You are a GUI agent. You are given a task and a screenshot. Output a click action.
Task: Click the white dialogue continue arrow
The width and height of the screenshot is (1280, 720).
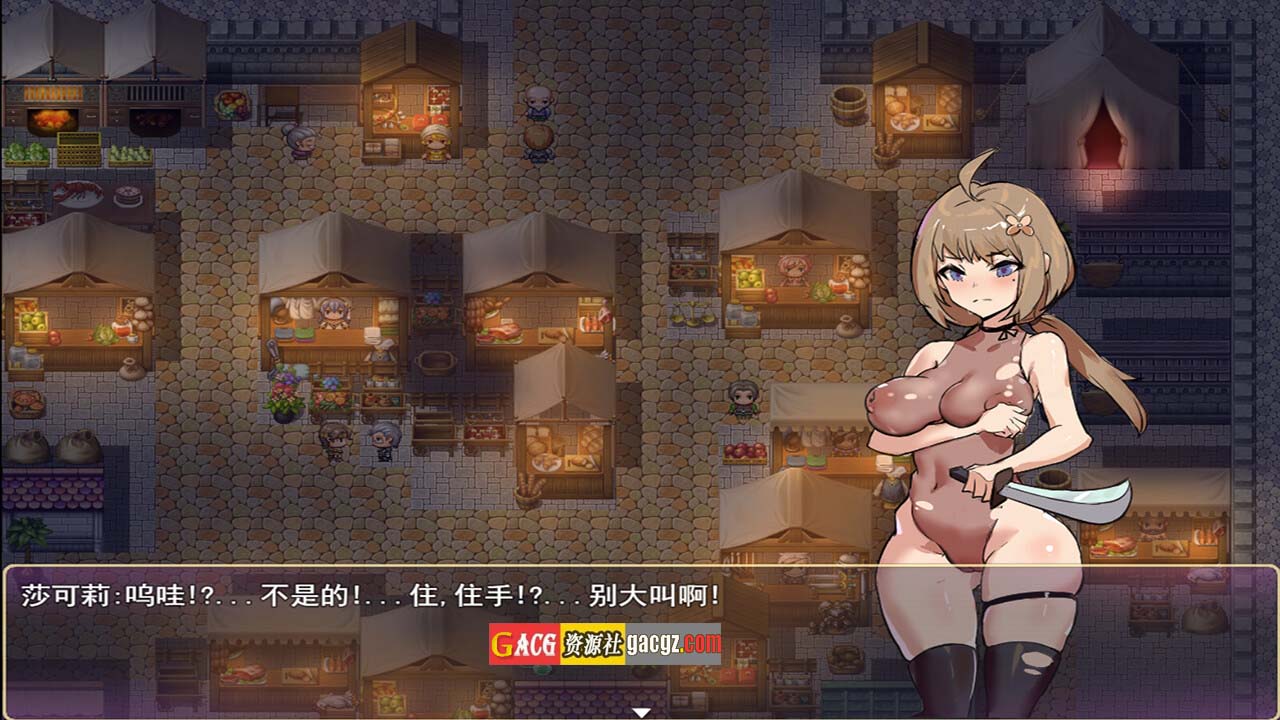coord(641,712)
